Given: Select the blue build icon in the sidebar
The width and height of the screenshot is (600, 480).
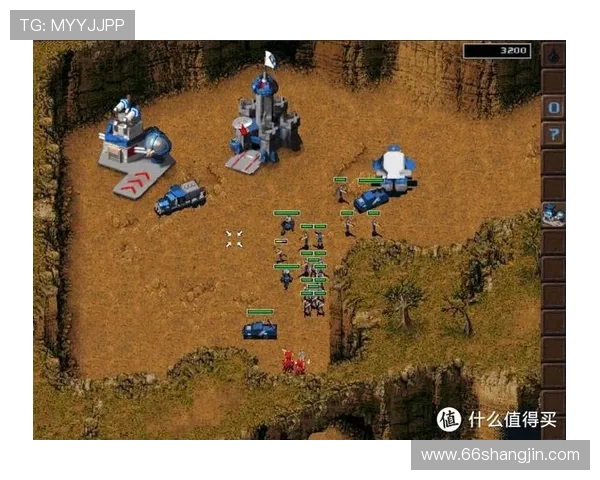Looking at the screenshot, I should [554, 214].
